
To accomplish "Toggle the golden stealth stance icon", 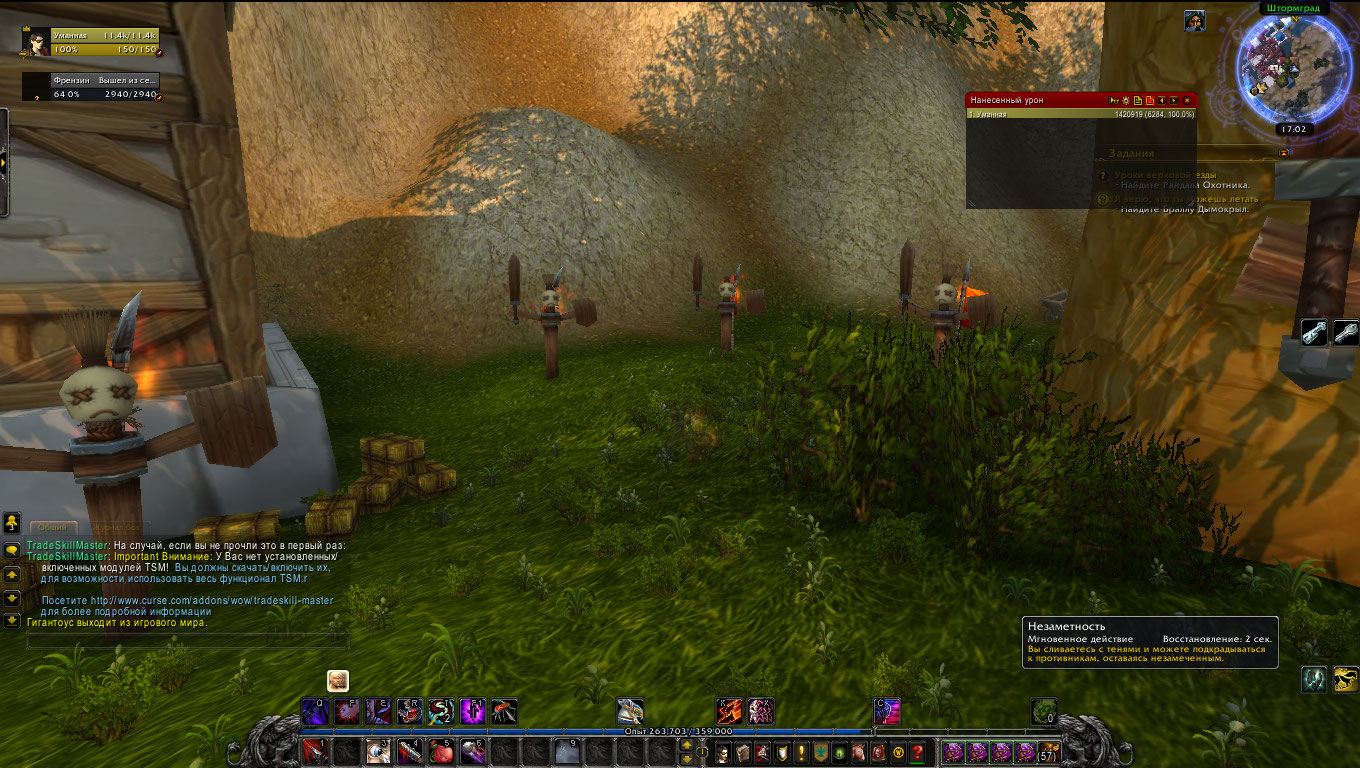I will (x=1346, y=679).
